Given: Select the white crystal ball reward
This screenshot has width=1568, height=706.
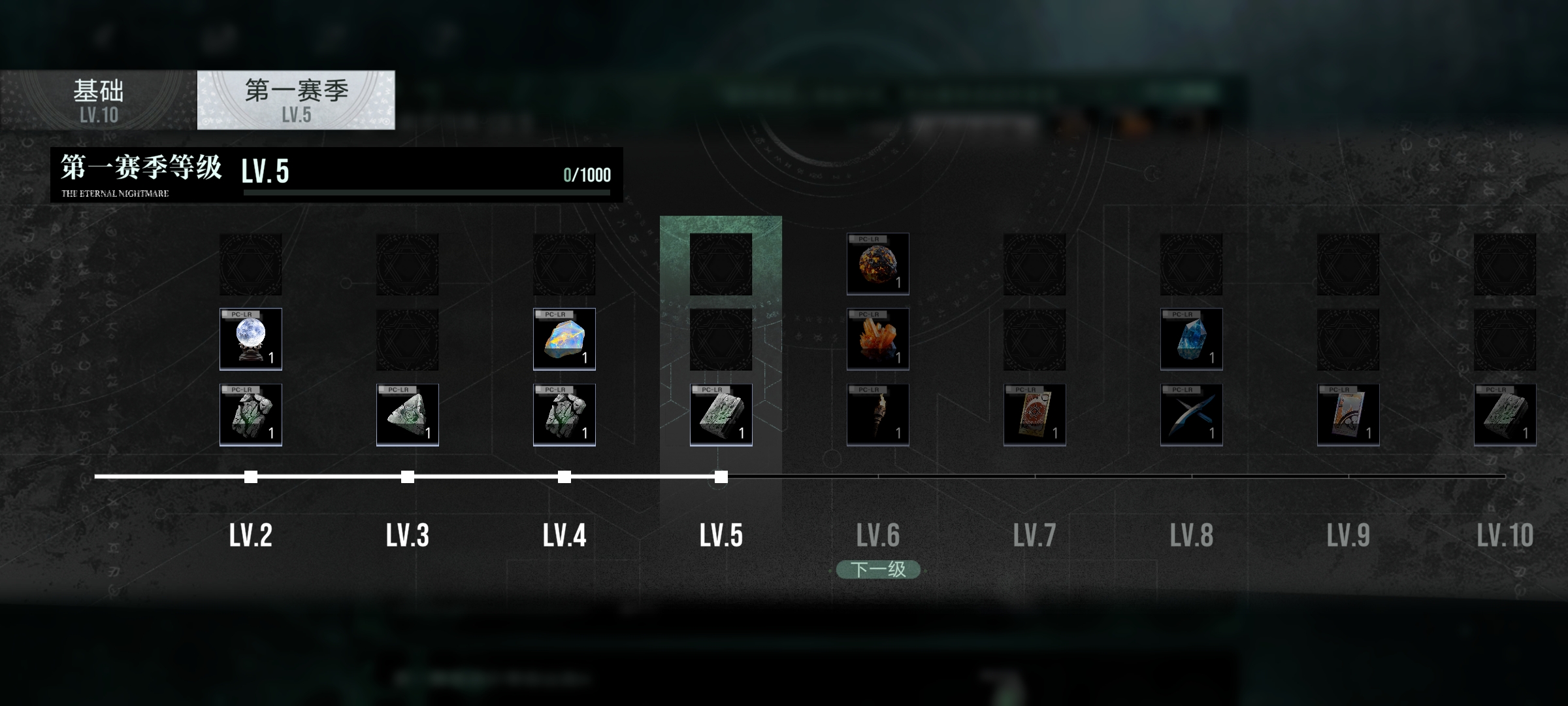Looking at the screenshot, I should coord(251,339).
